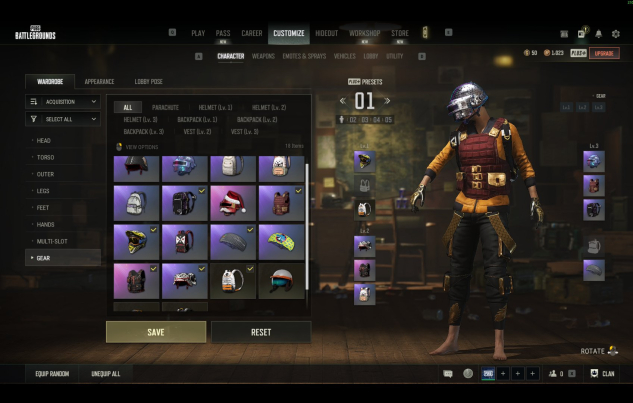This screenshot has width=633, height=403.
Task: Click the red Upgrade button
Action: pyautogui.click(x=604, y=53)
